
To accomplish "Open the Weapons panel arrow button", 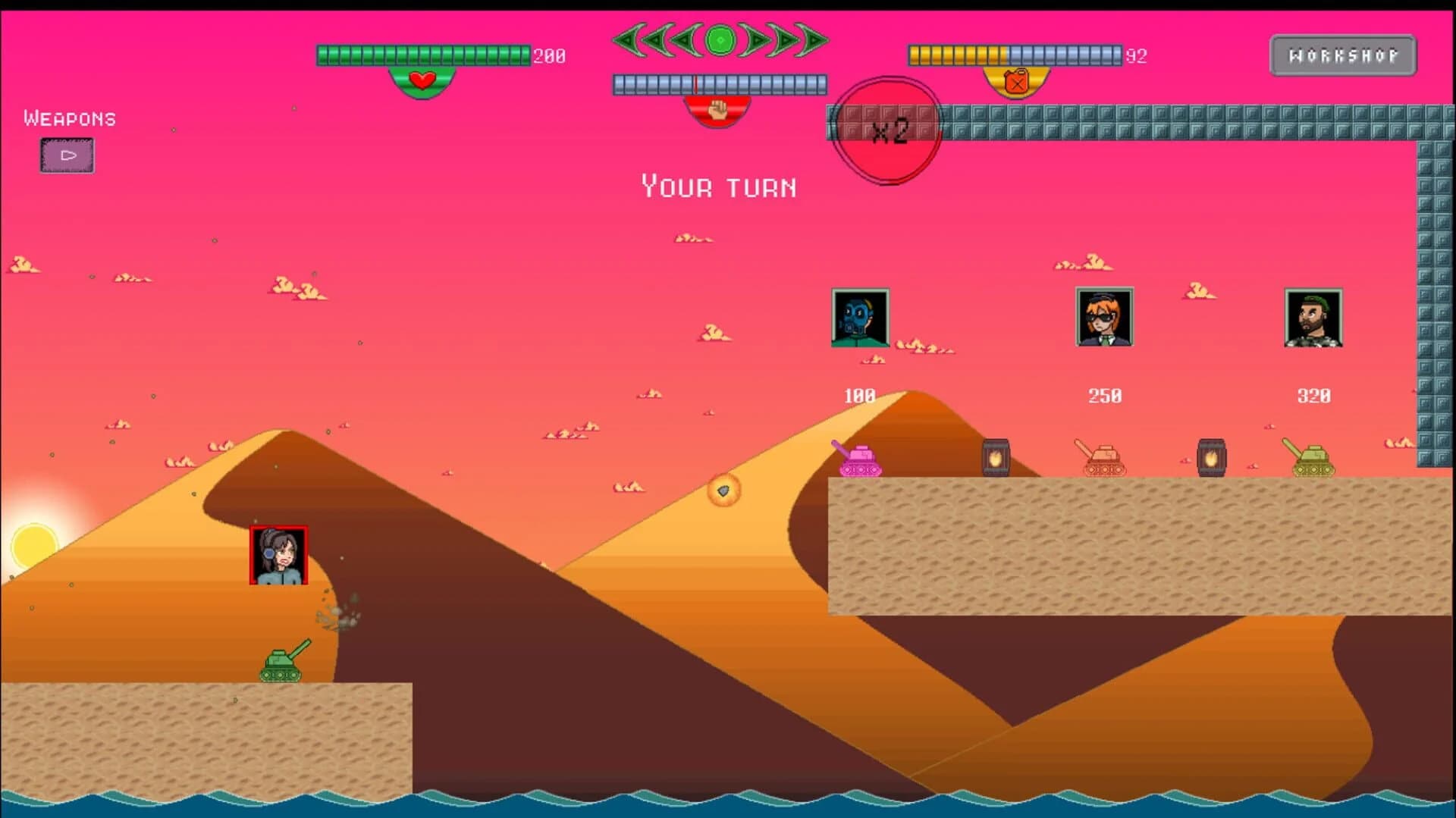I will pos(67,155).
